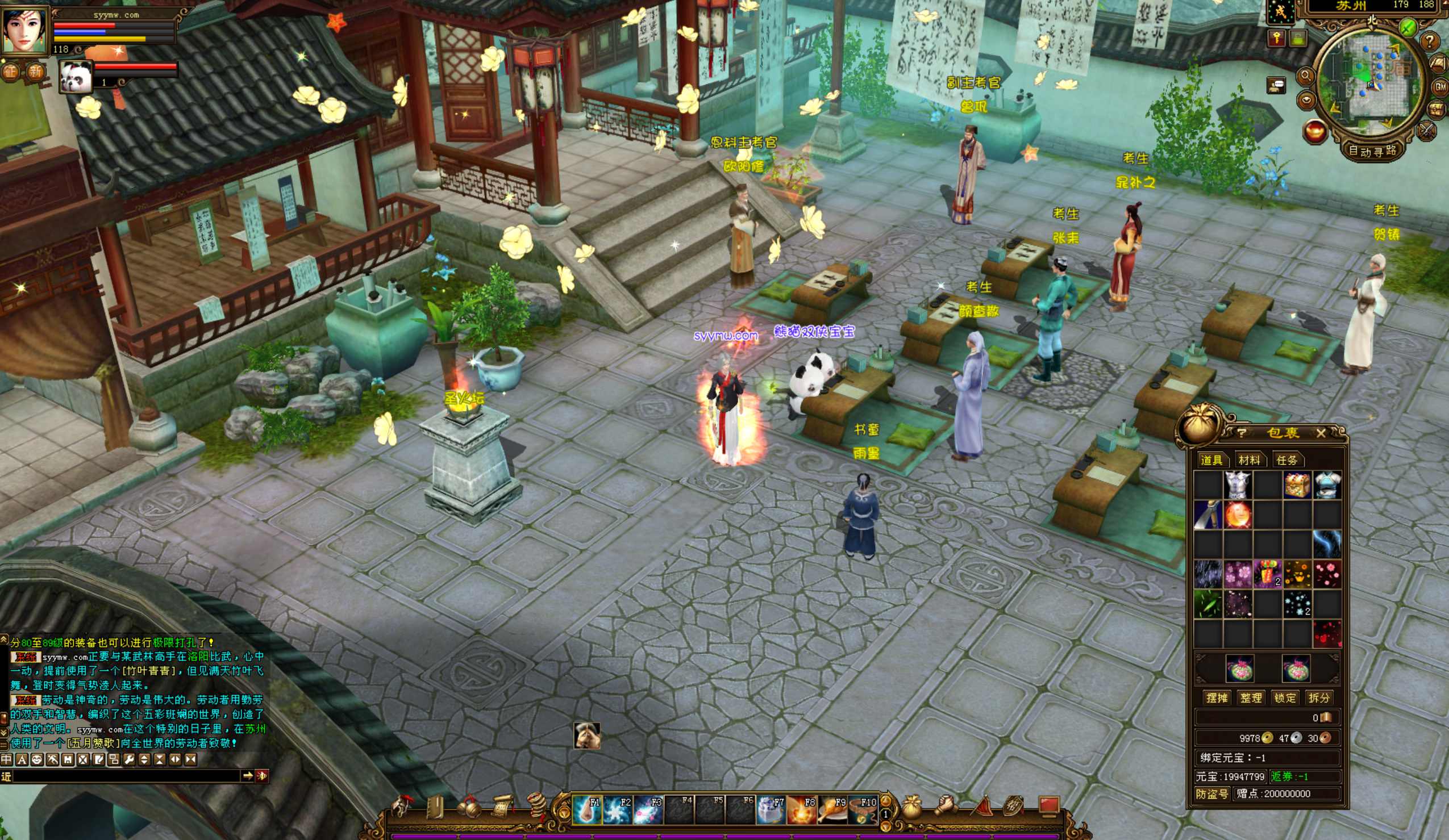Screen dimensions: 1449x840
Task: Open the 任务 quest items tab
Action: 1286,460
